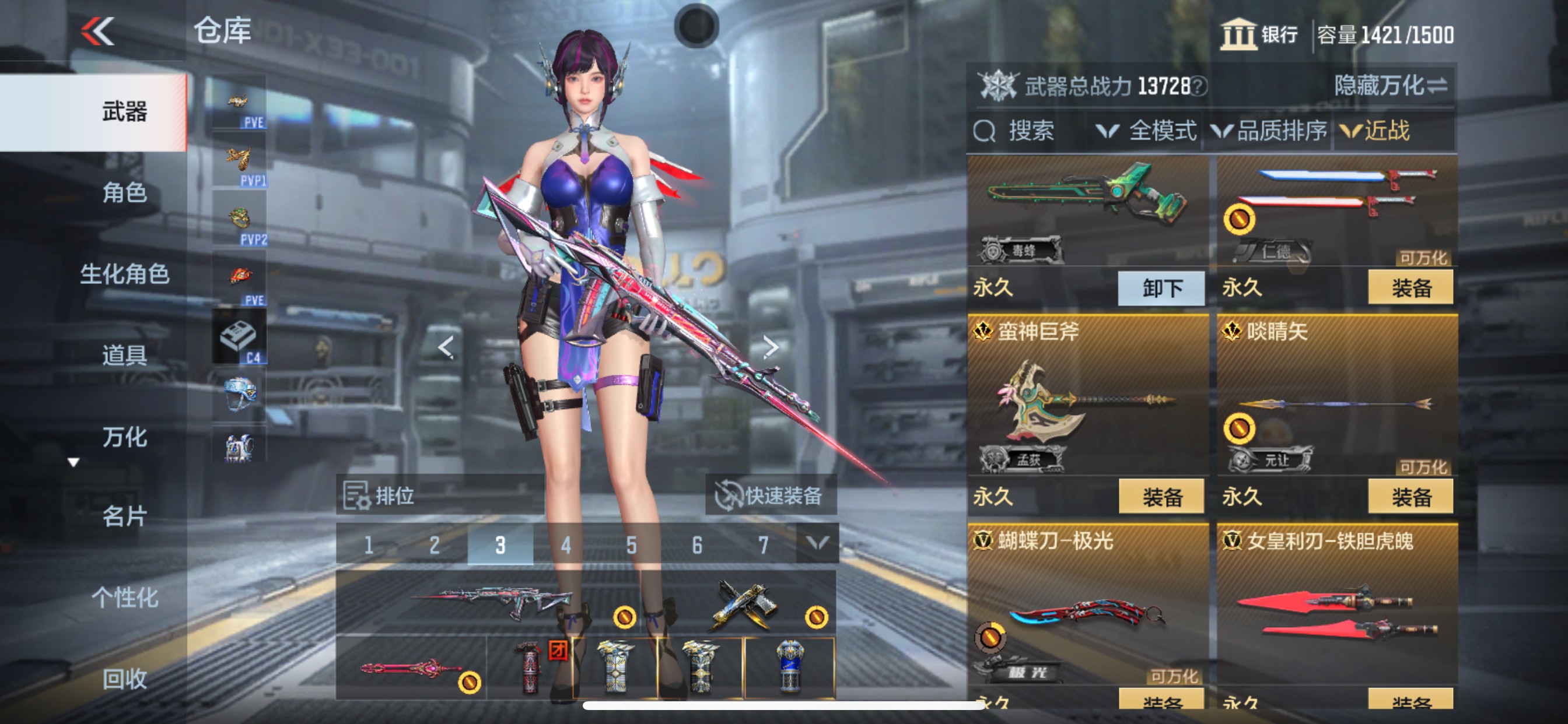
Task: Open the 全模式 mode filter dropdown
Action: click(1147, 132)
